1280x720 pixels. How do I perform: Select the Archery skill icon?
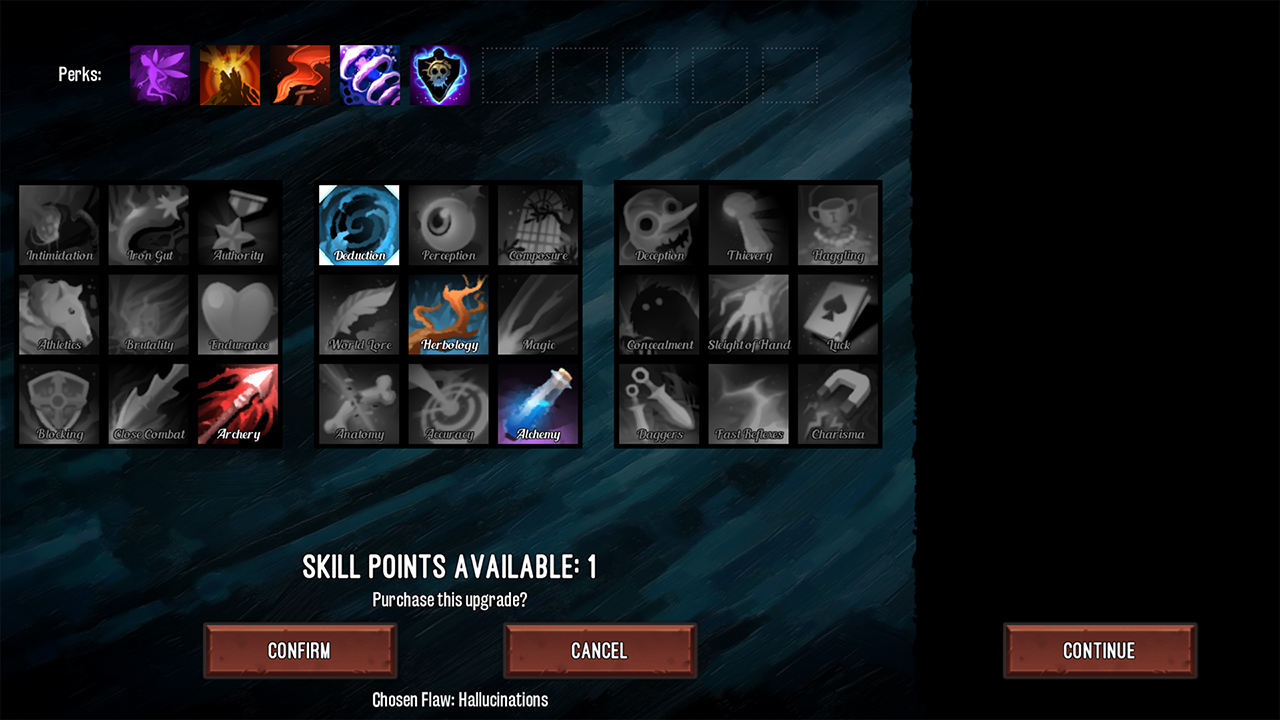tap(237, 404)
